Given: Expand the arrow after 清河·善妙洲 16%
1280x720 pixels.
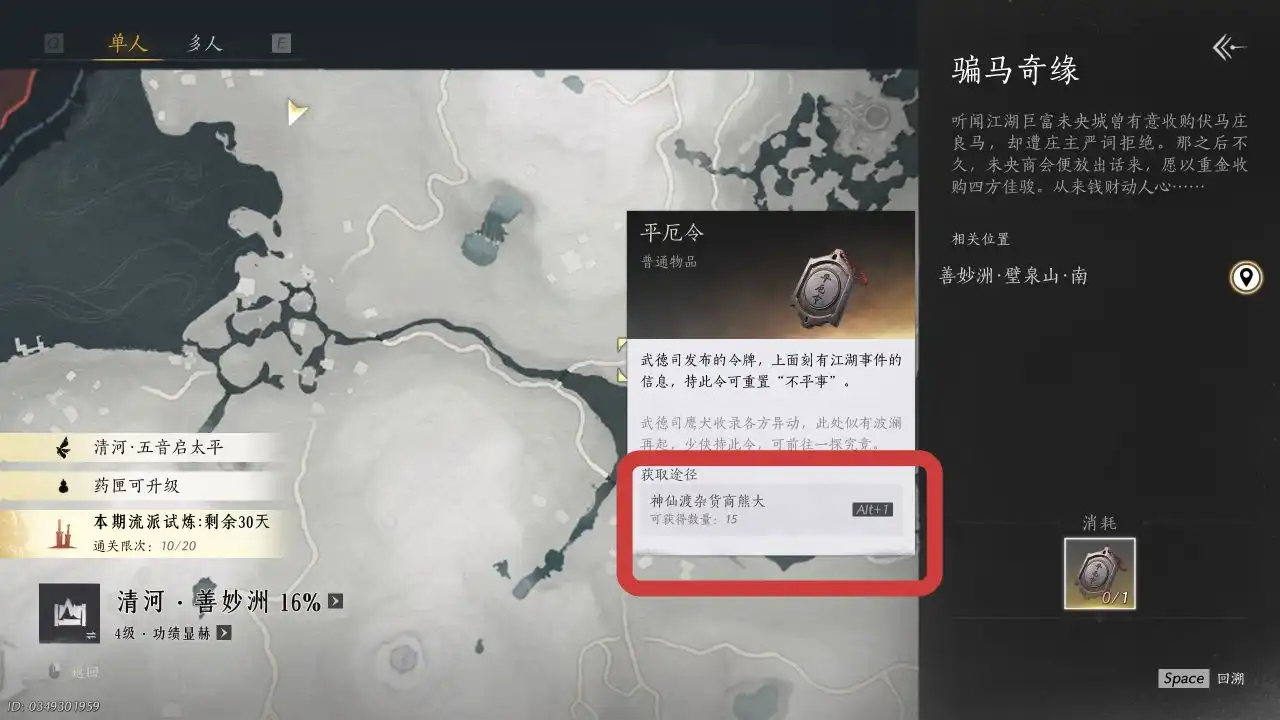Looking at the screenshot, I should [336, 600].
